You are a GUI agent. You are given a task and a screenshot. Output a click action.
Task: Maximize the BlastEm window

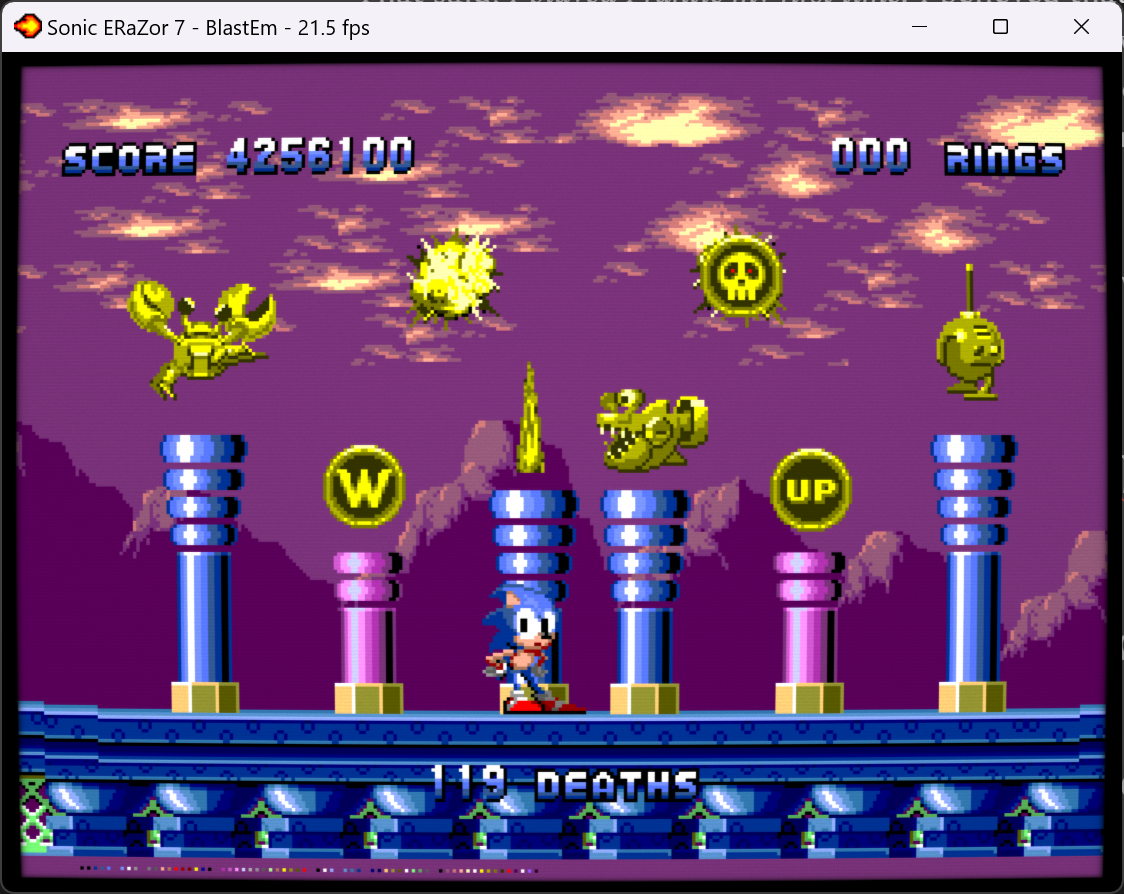[x=1000, y=27]
